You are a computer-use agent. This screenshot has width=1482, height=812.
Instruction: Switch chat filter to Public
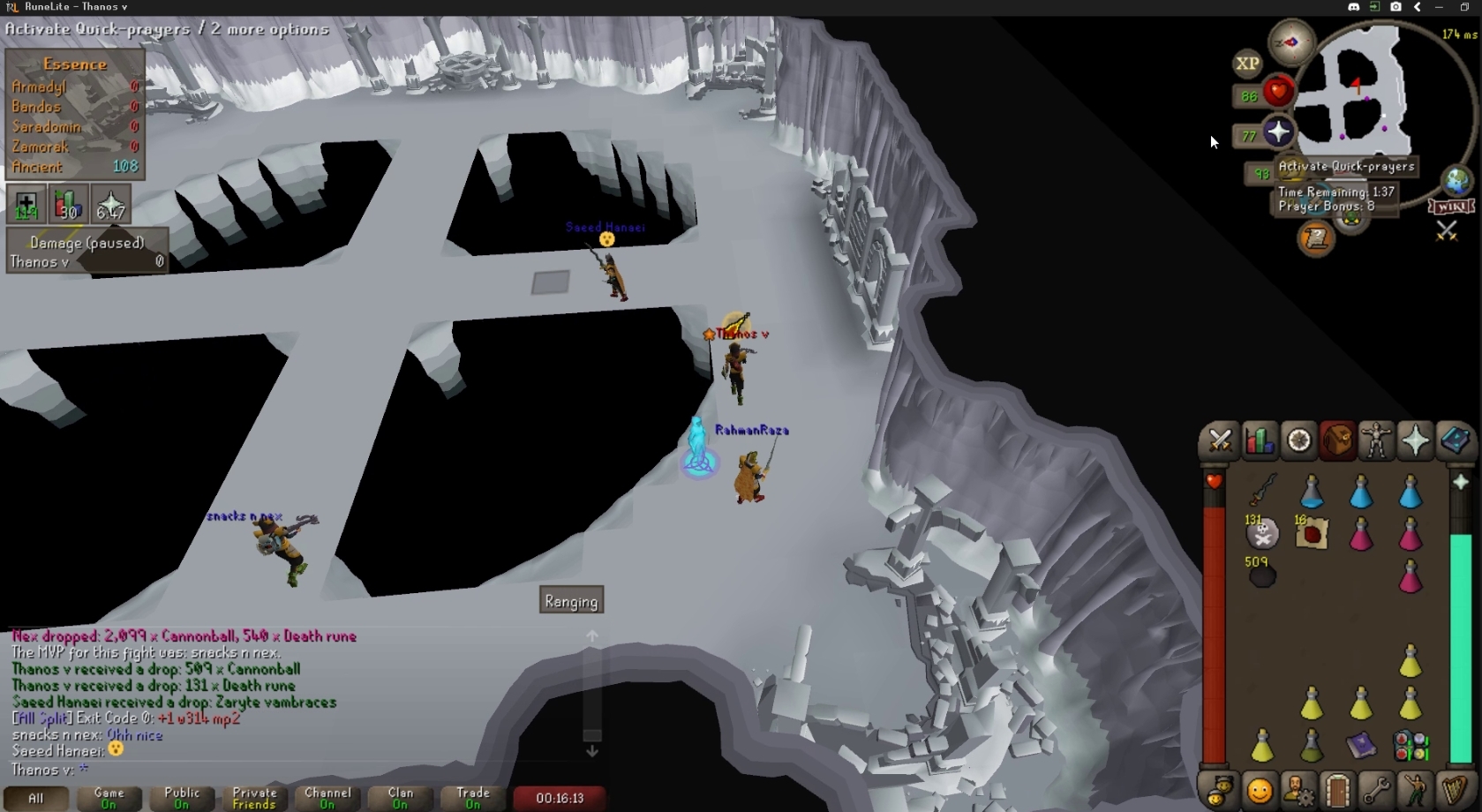pyautogui.click(x=182, y=798)
